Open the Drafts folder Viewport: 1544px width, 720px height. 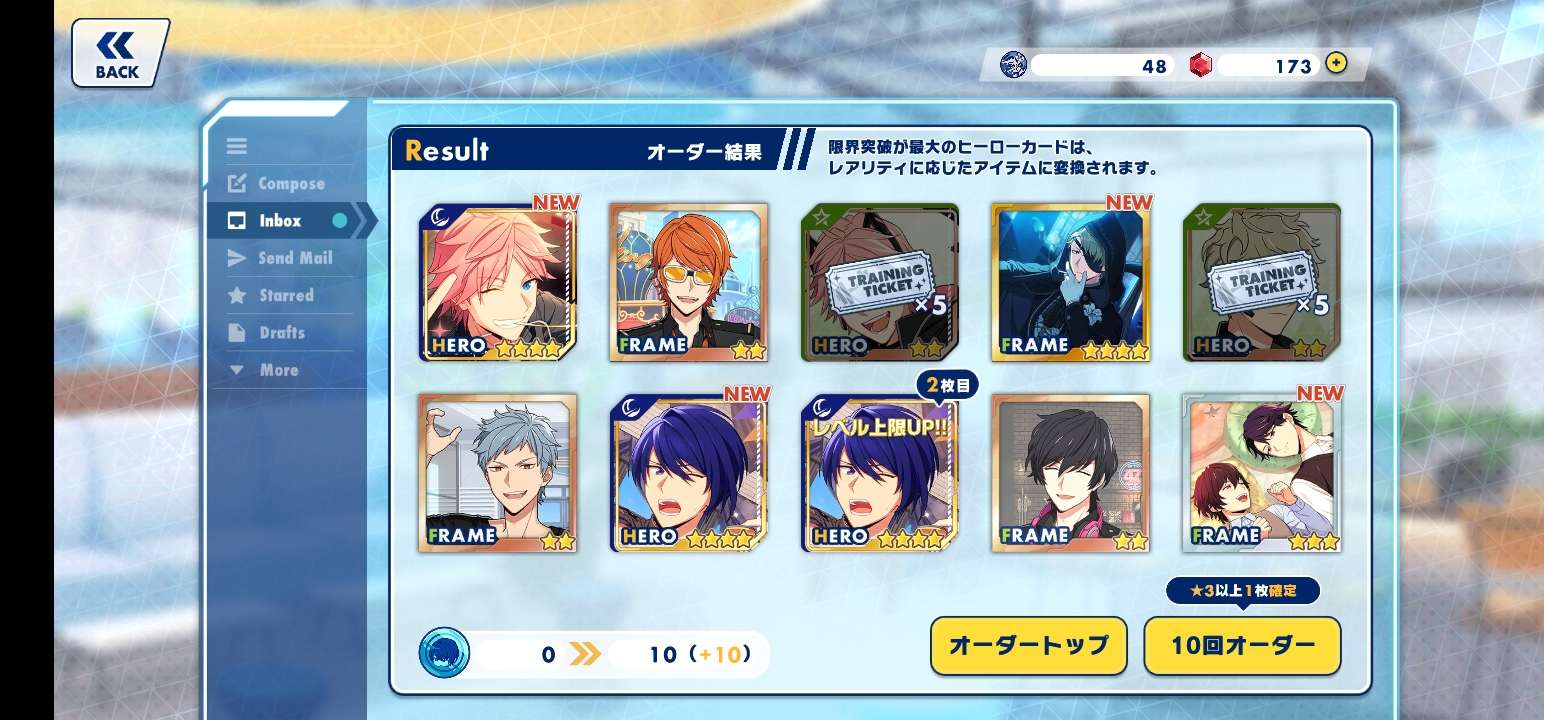[x=281, y=333]
